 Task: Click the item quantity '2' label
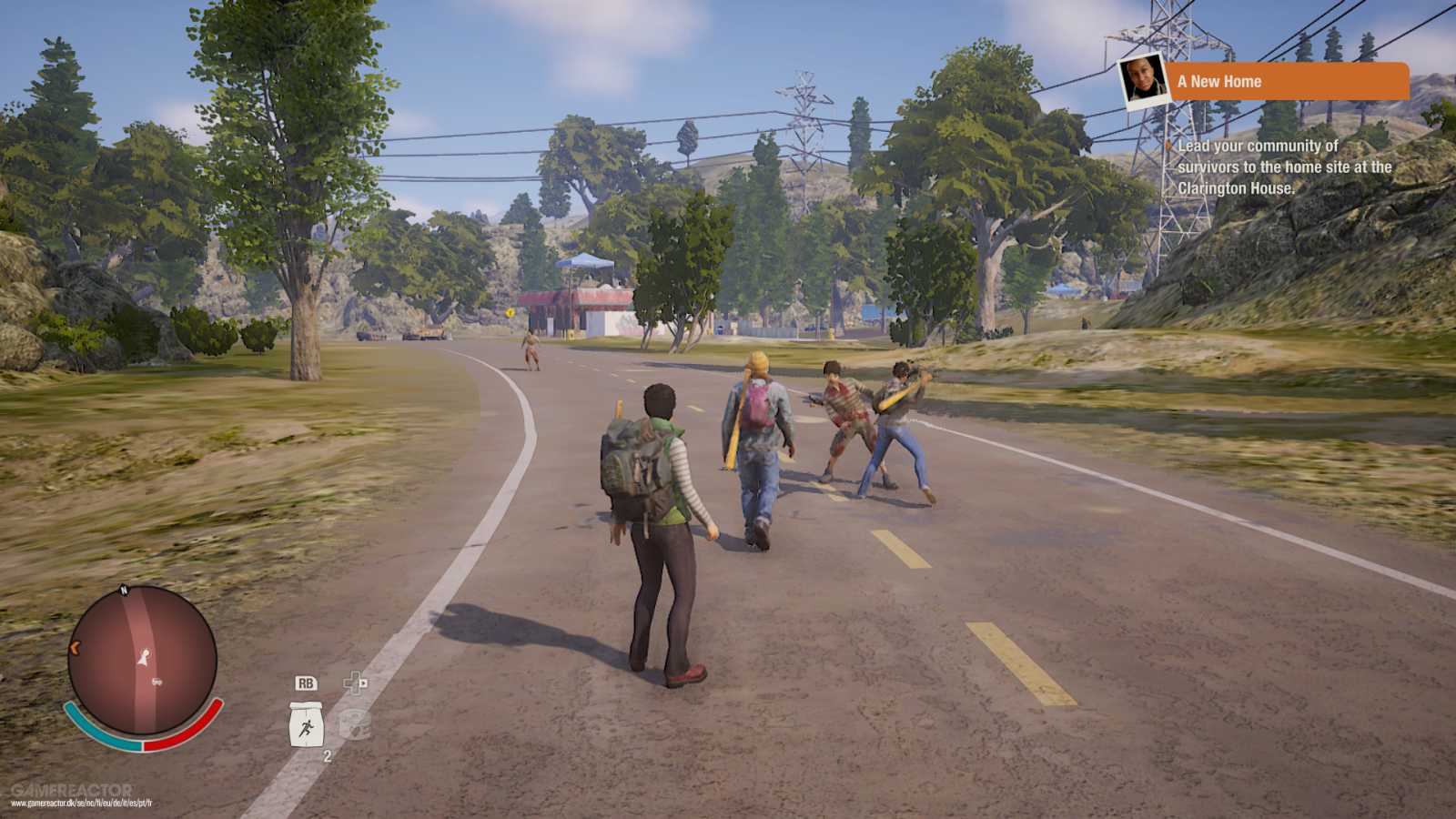pyautogui.click(x=328, y=755)
